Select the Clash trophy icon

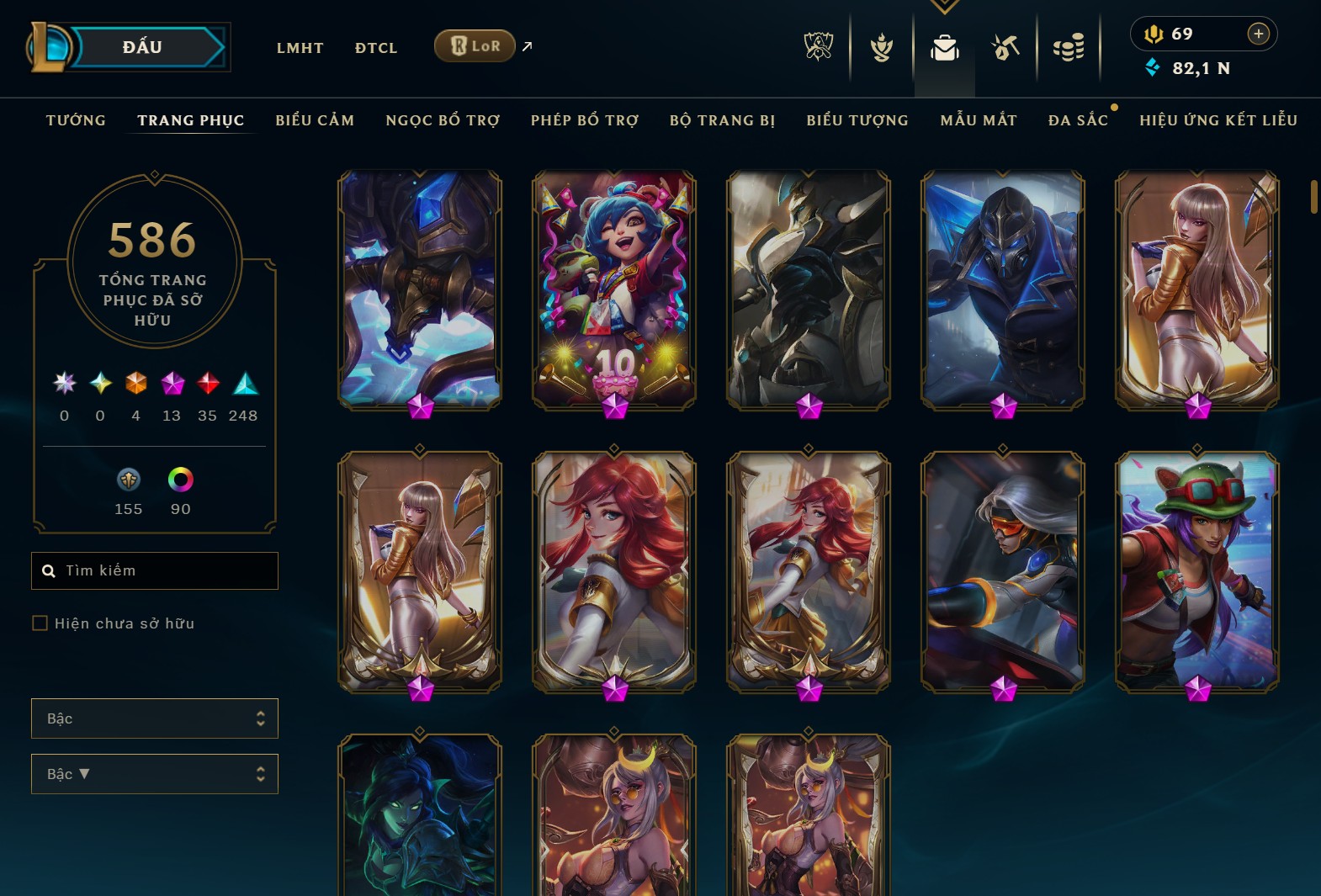(x=882, y=48)
